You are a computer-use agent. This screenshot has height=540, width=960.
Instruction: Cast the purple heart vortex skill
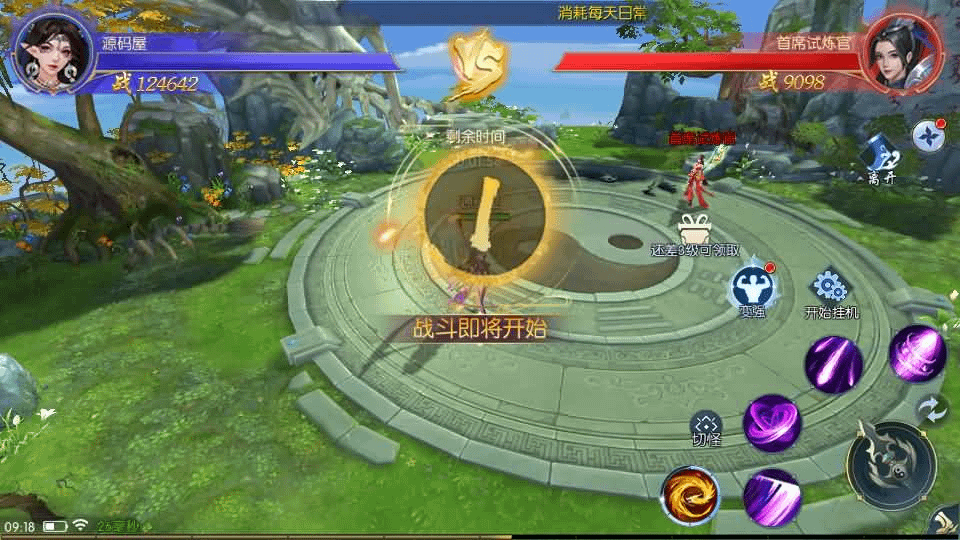(x=772, y=423)
